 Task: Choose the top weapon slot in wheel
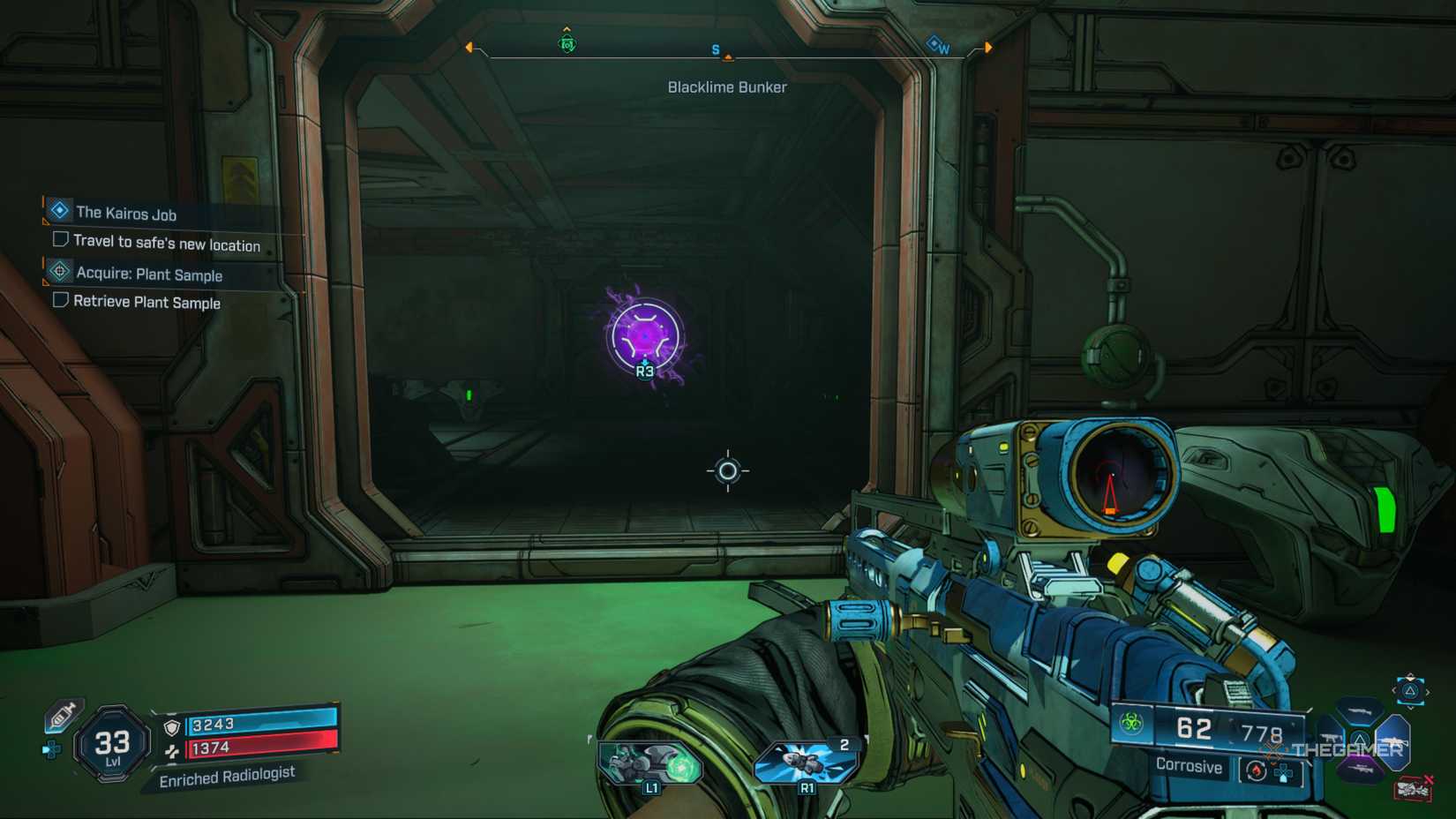coord(1359,710)
